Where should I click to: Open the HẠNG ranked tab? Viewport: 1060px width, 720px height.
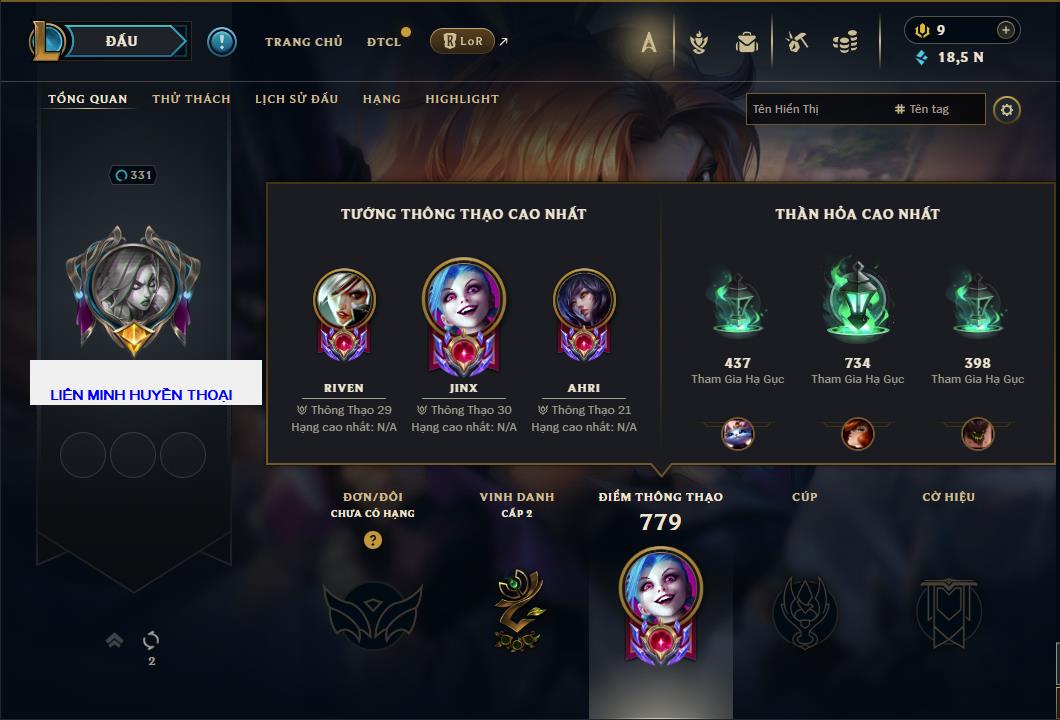click(381, 99)
